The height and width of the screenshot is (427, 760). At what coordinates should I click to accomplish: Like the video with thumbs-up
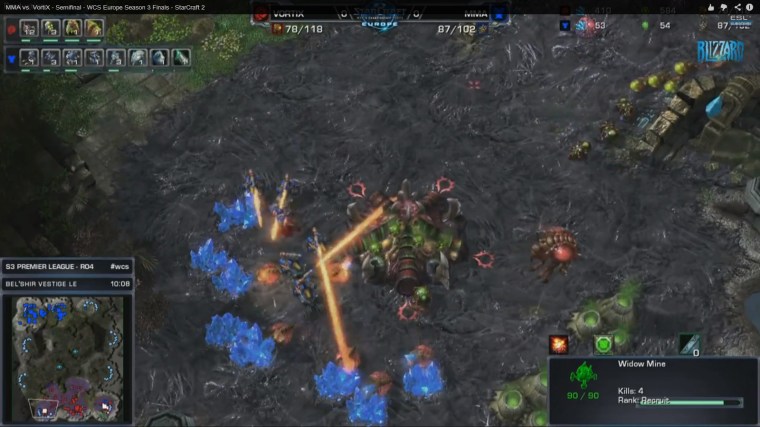tap(709, 7)
